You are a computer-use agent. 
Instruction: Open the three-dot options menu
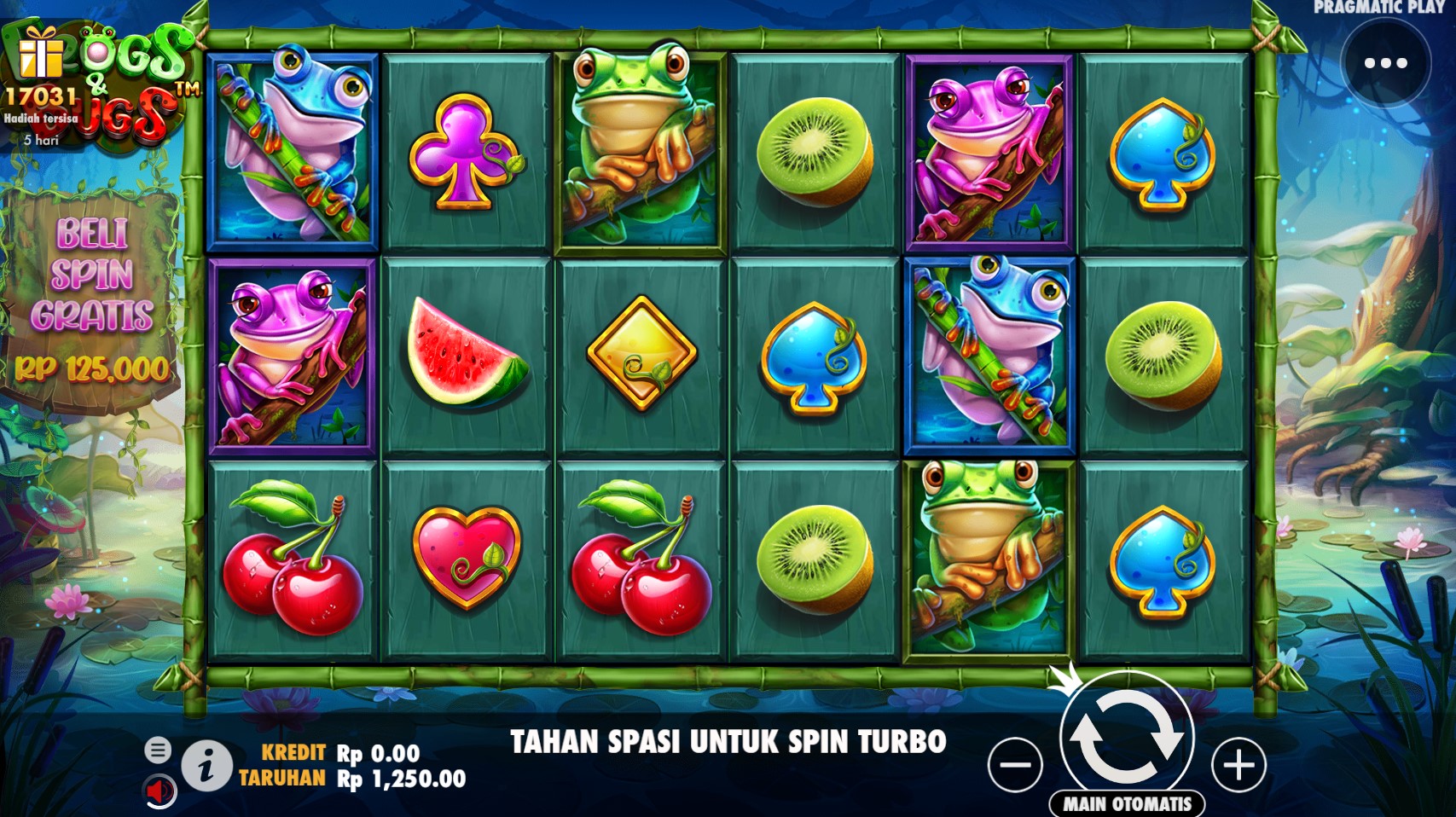point(1385,63)
